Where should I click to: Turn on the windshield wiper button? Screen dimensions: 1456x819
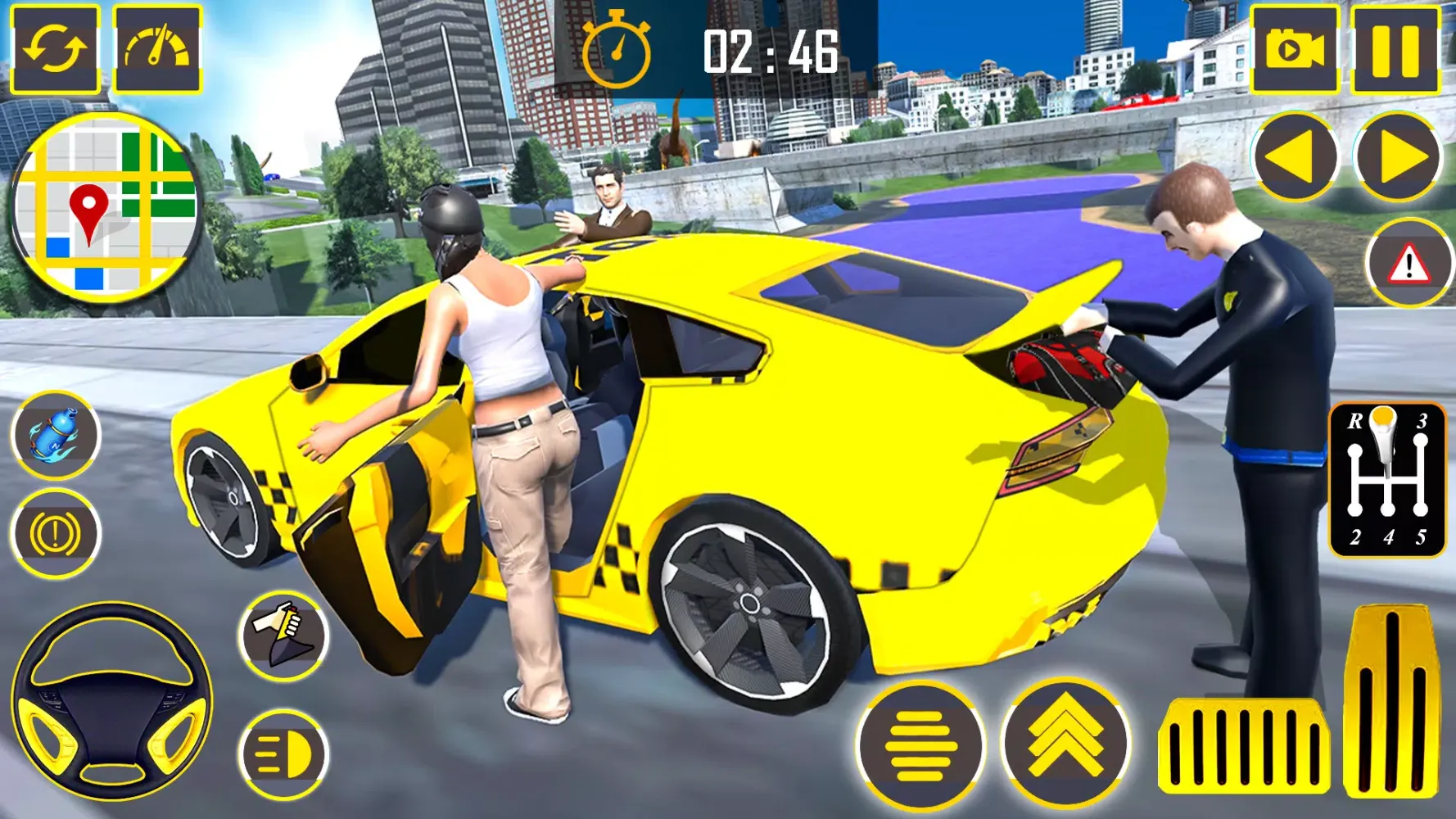[x=284, y=636]
